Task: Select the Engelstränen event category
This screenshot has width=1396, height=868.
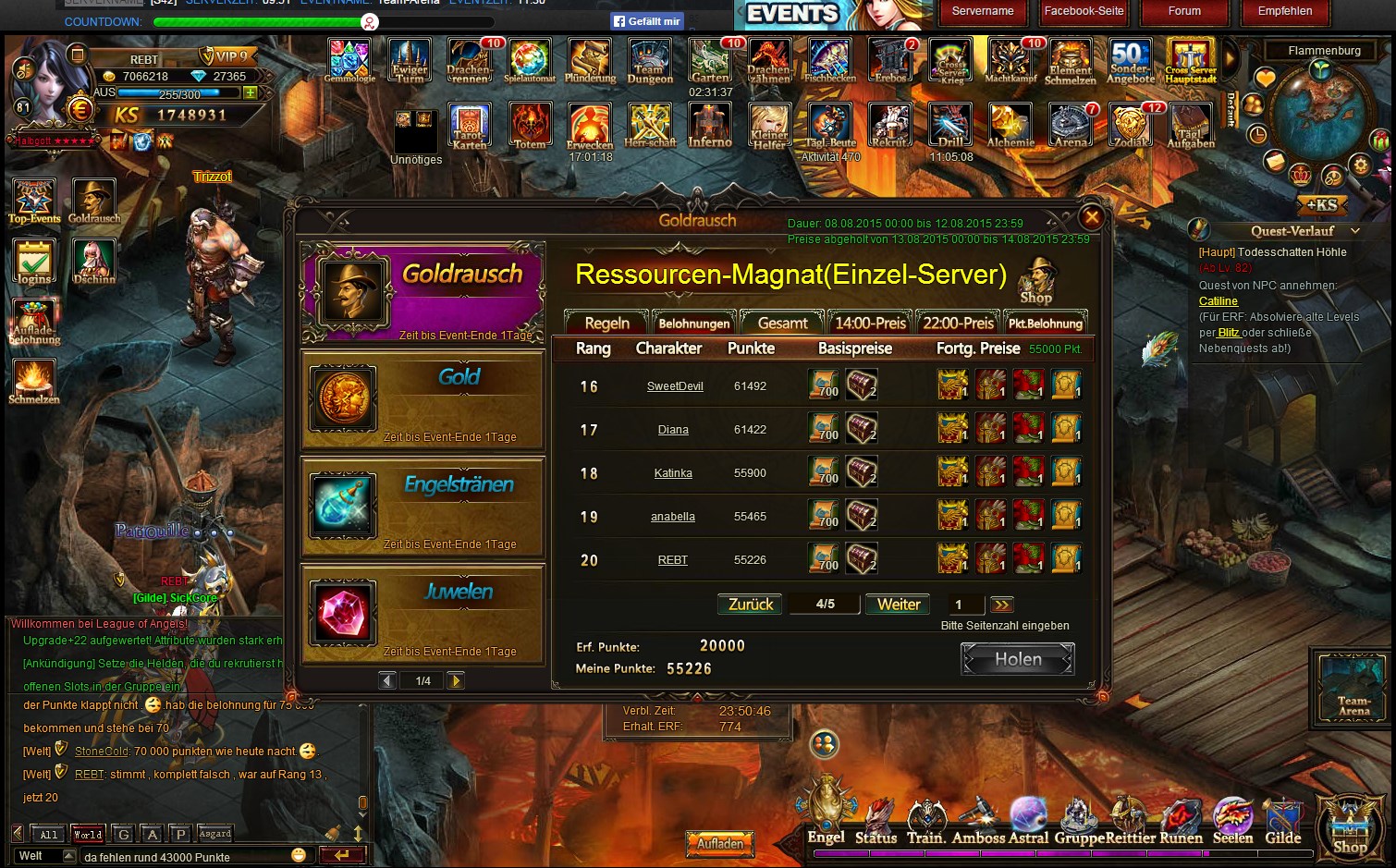Action: [422, 507]
